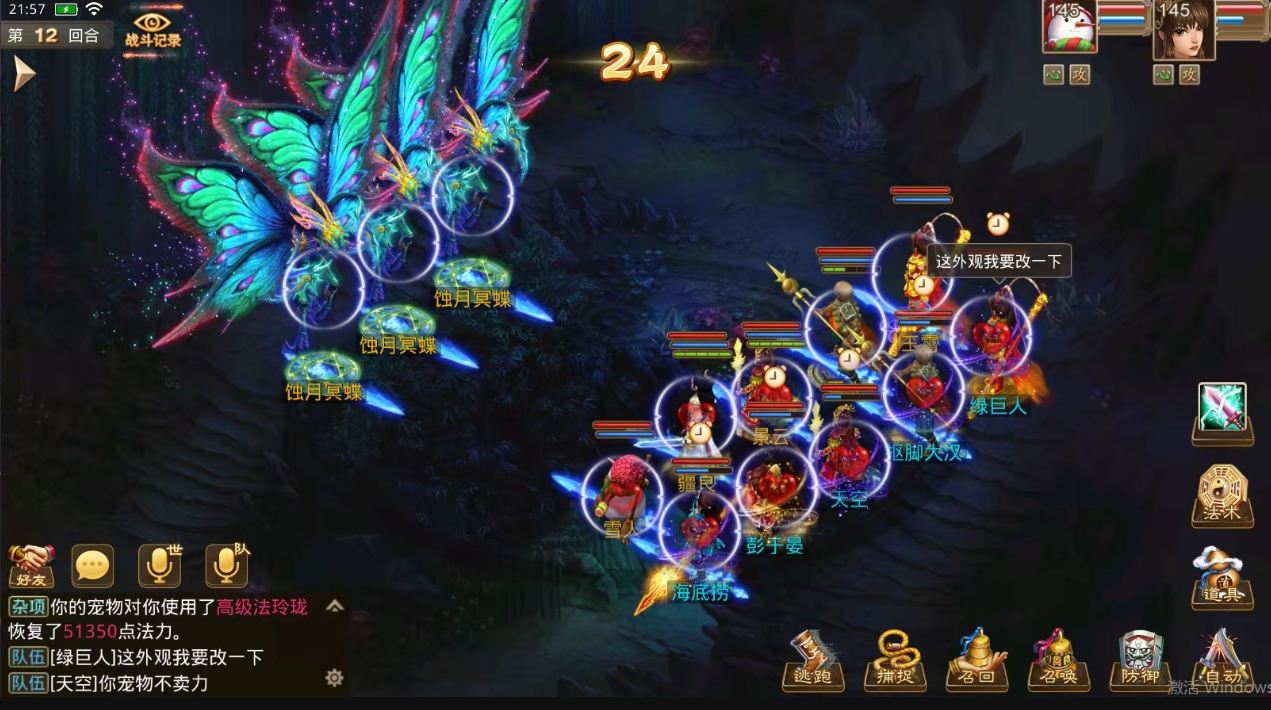Choose the 捕捉 capture command
This screenshot has width=1271, height=710.
[895, 660]
